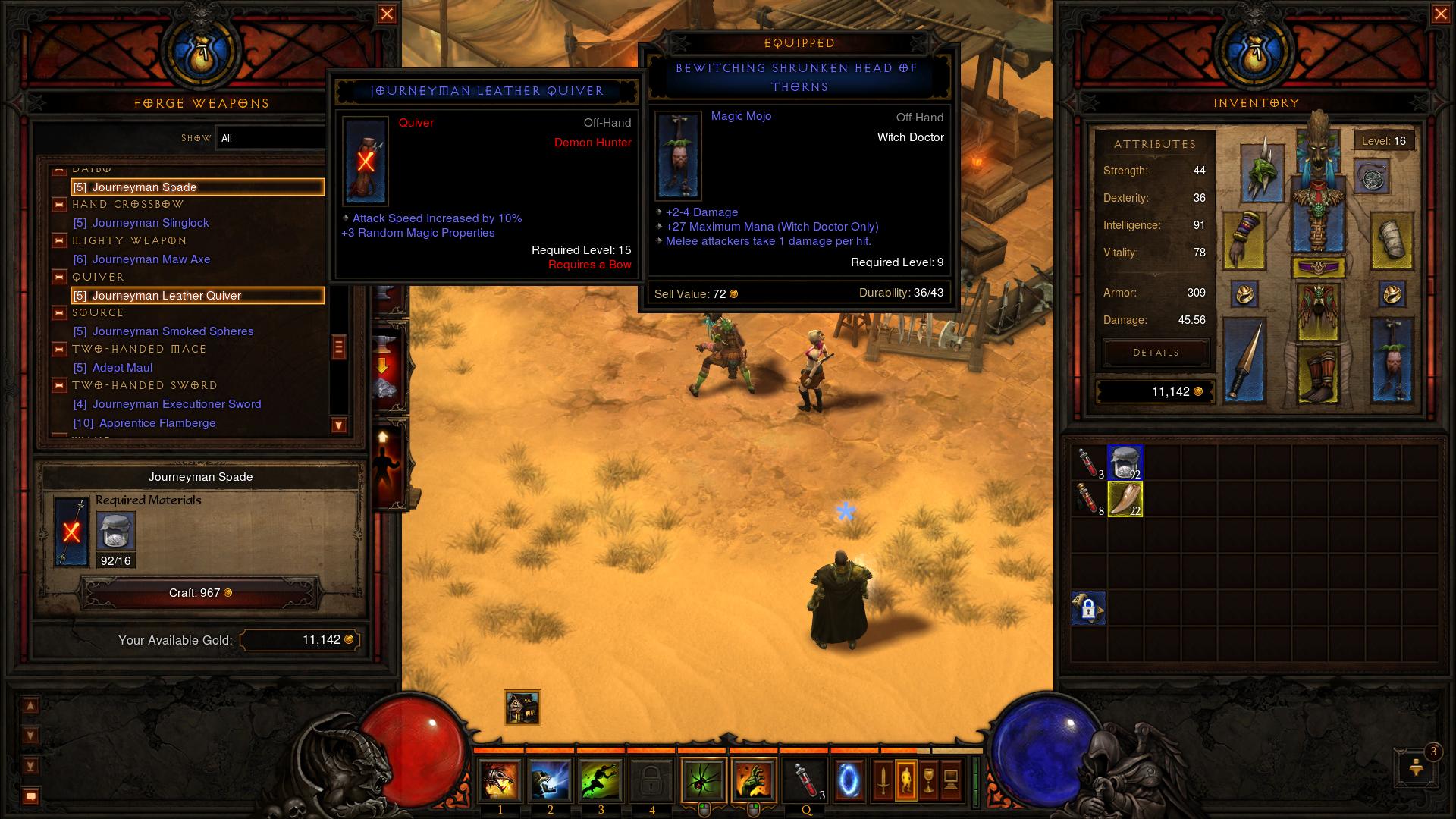Choose the Adept Maul recipe
Screen dimensions: 1456x819
(x=122, y=368)
